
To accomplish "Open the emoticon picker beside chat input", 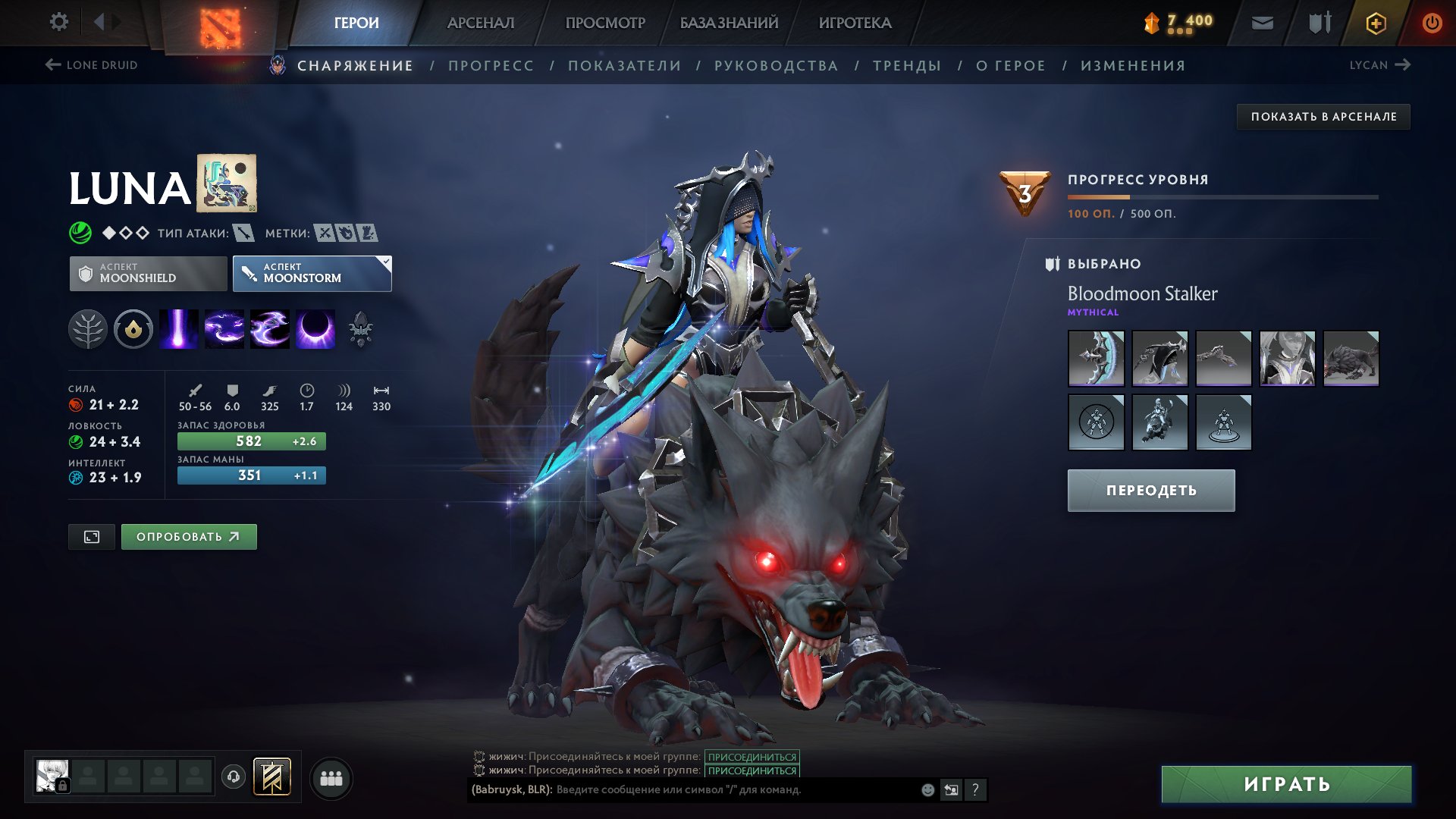I will [927, 789].
